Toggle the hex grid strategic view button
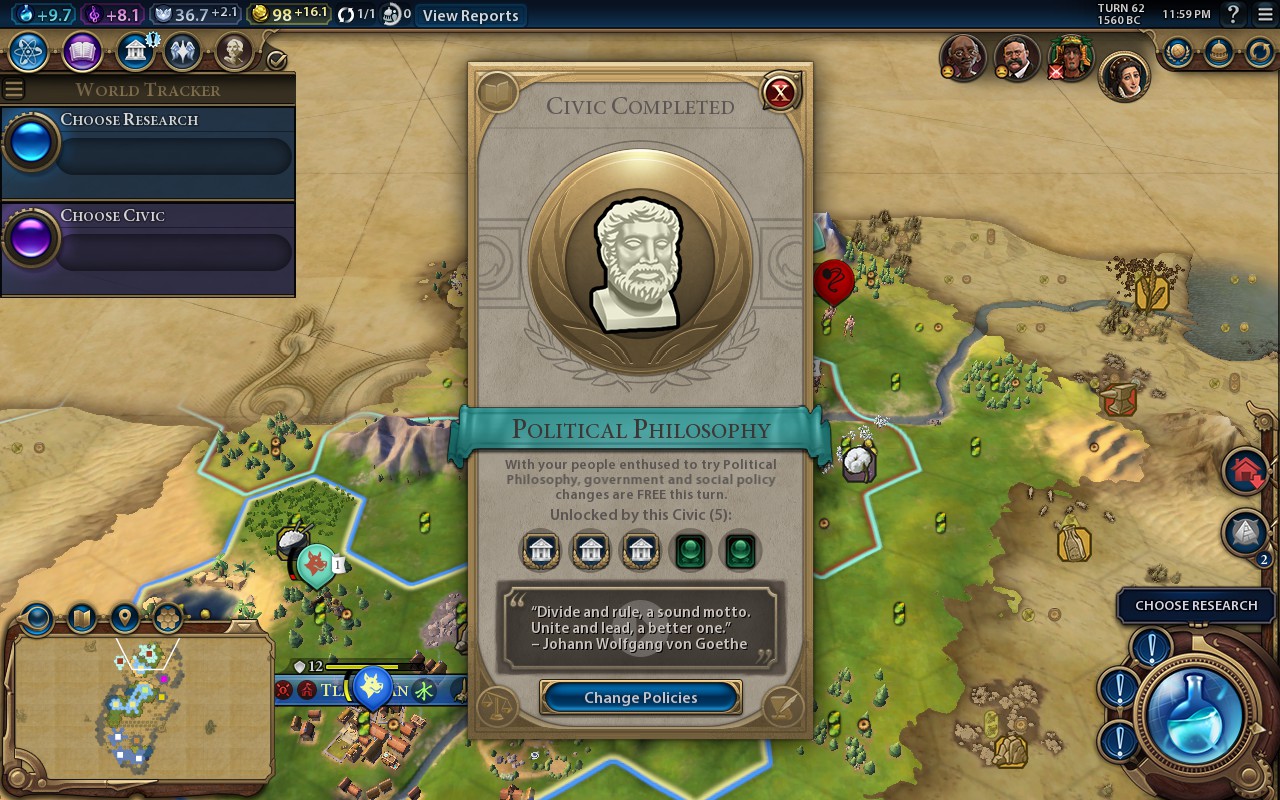Image resolution: width=1280 pixels, height=800 pixels. (x=168, y=618)
